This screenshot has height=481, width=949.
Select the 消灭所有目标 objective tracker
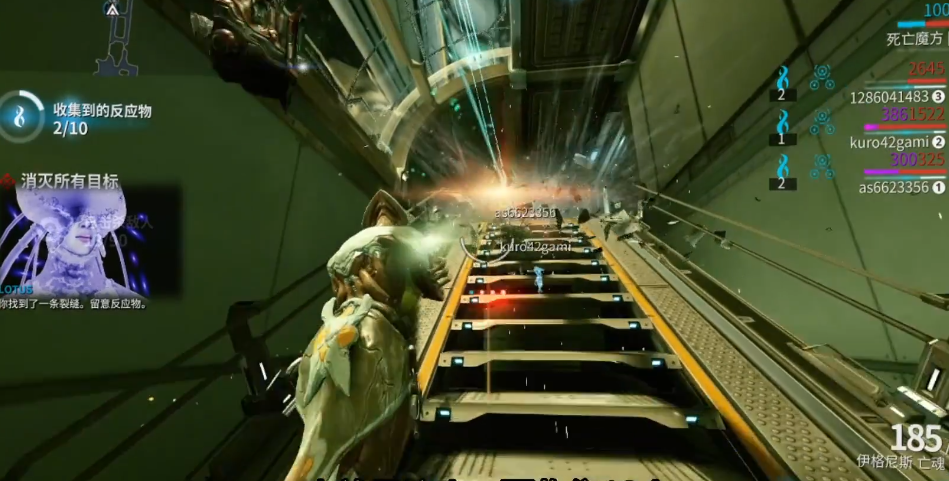point(69,181)
